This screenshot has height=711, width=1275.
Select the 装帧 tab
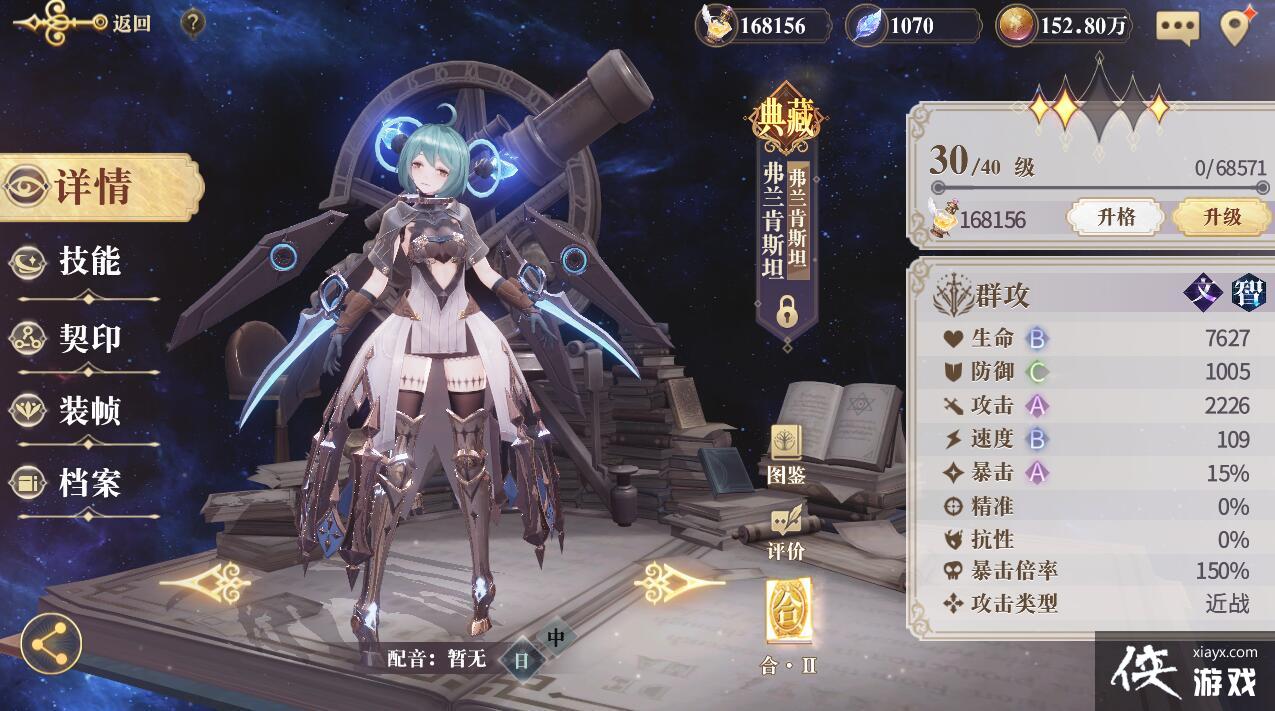(x=88, y=410)
